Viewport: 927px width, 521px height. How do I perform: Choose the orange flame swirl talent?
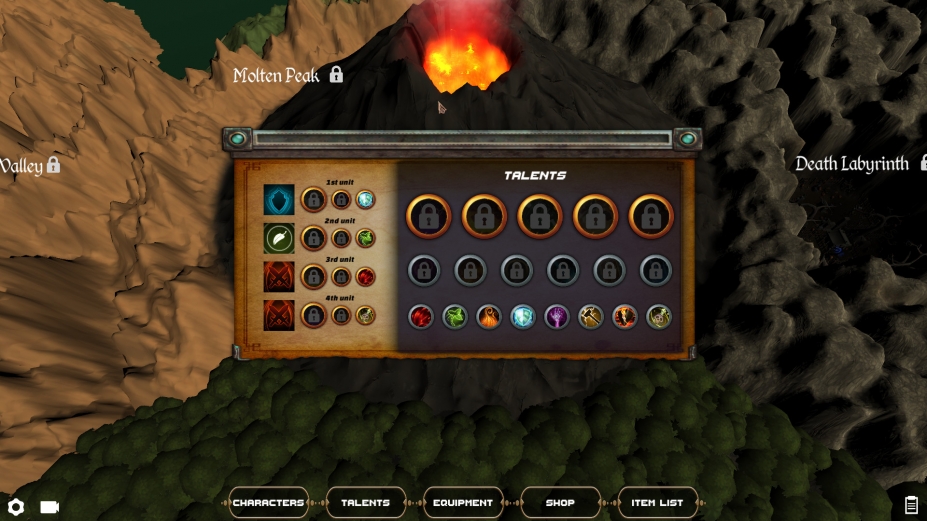(489, 317)
